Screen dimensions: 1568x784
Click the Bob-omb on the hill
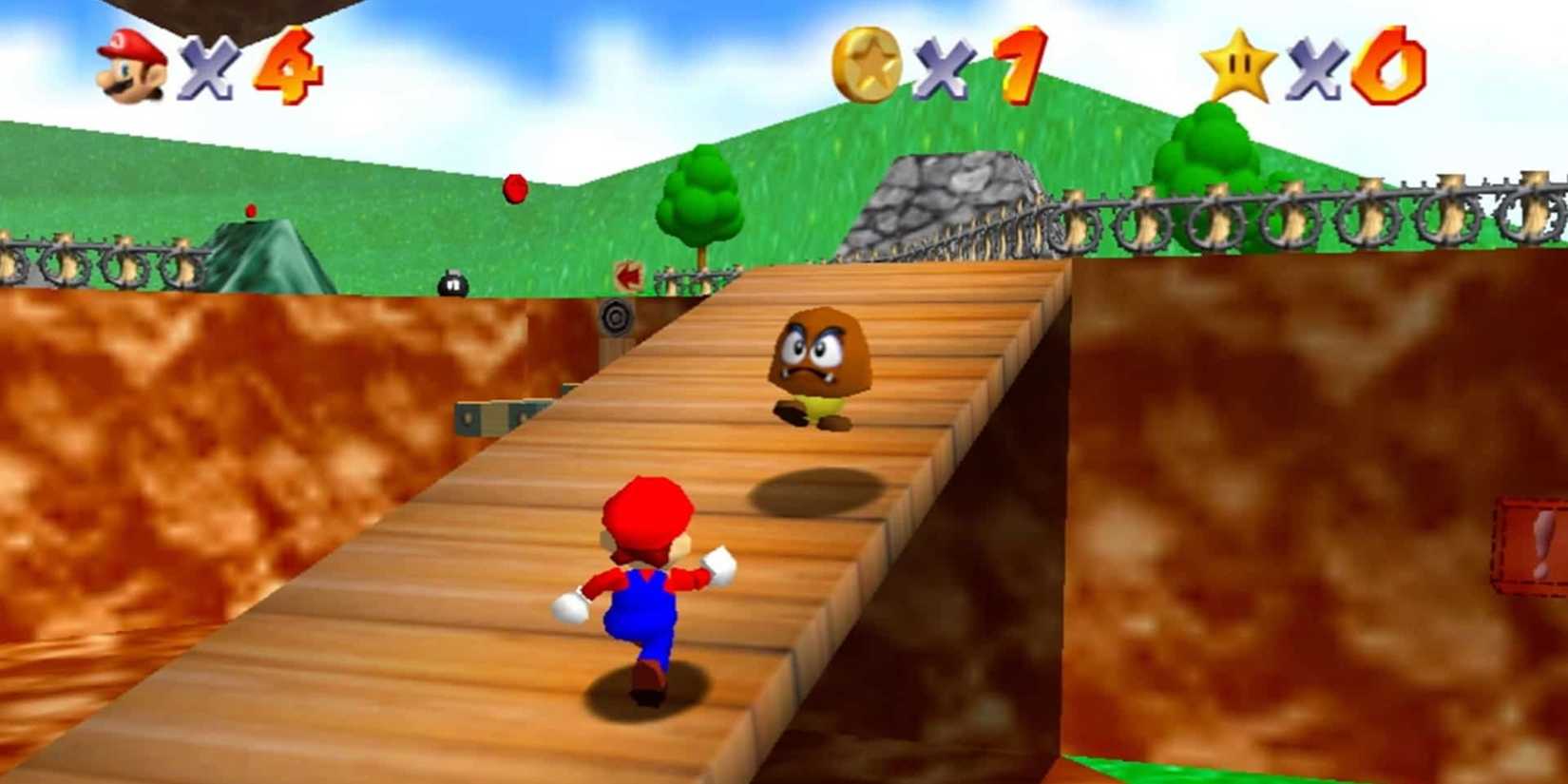click(x=454, y=285)
